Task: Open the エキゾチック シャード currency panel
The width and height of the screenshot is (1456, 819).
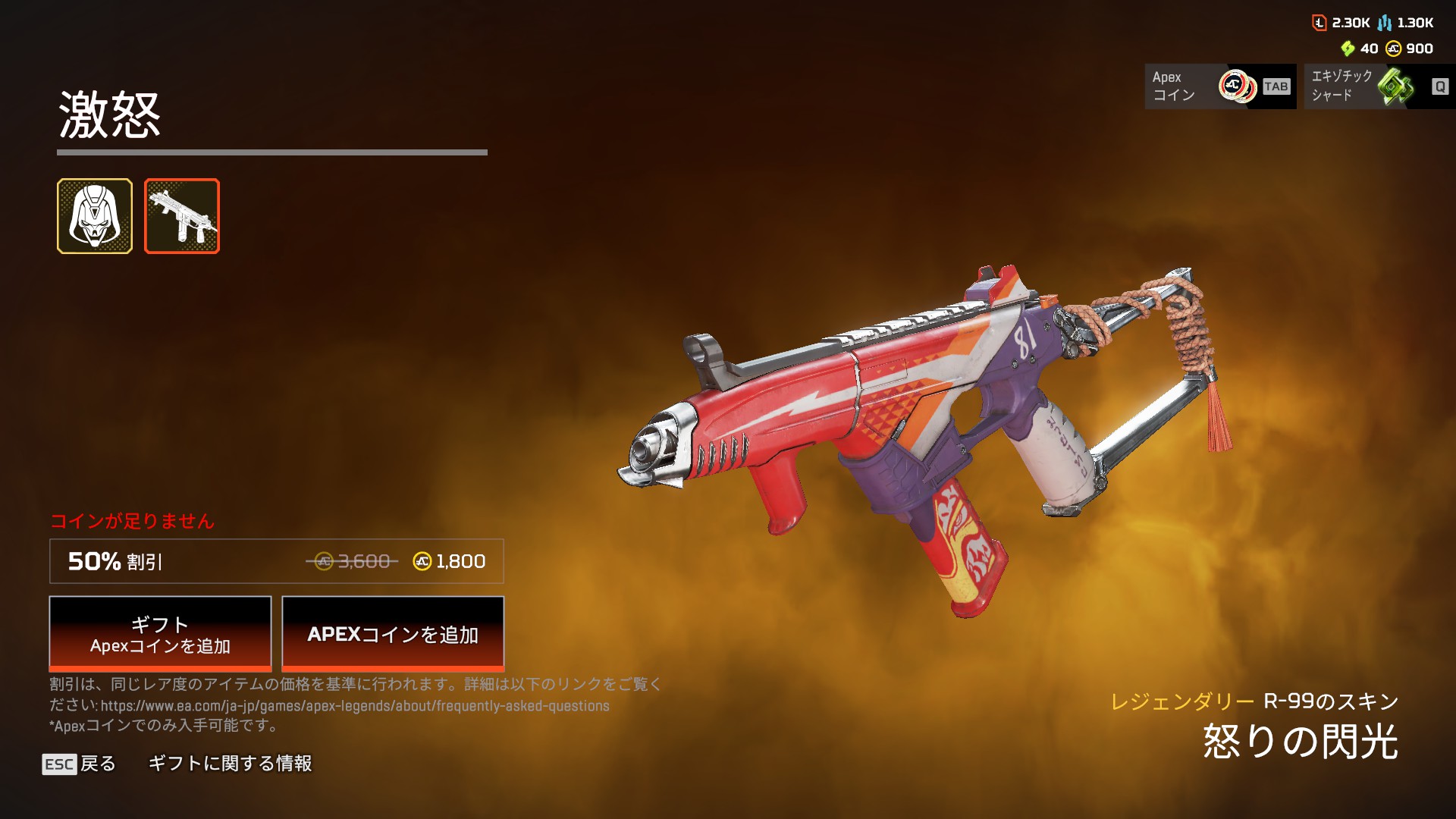Action: click(x=1379, y=86)
